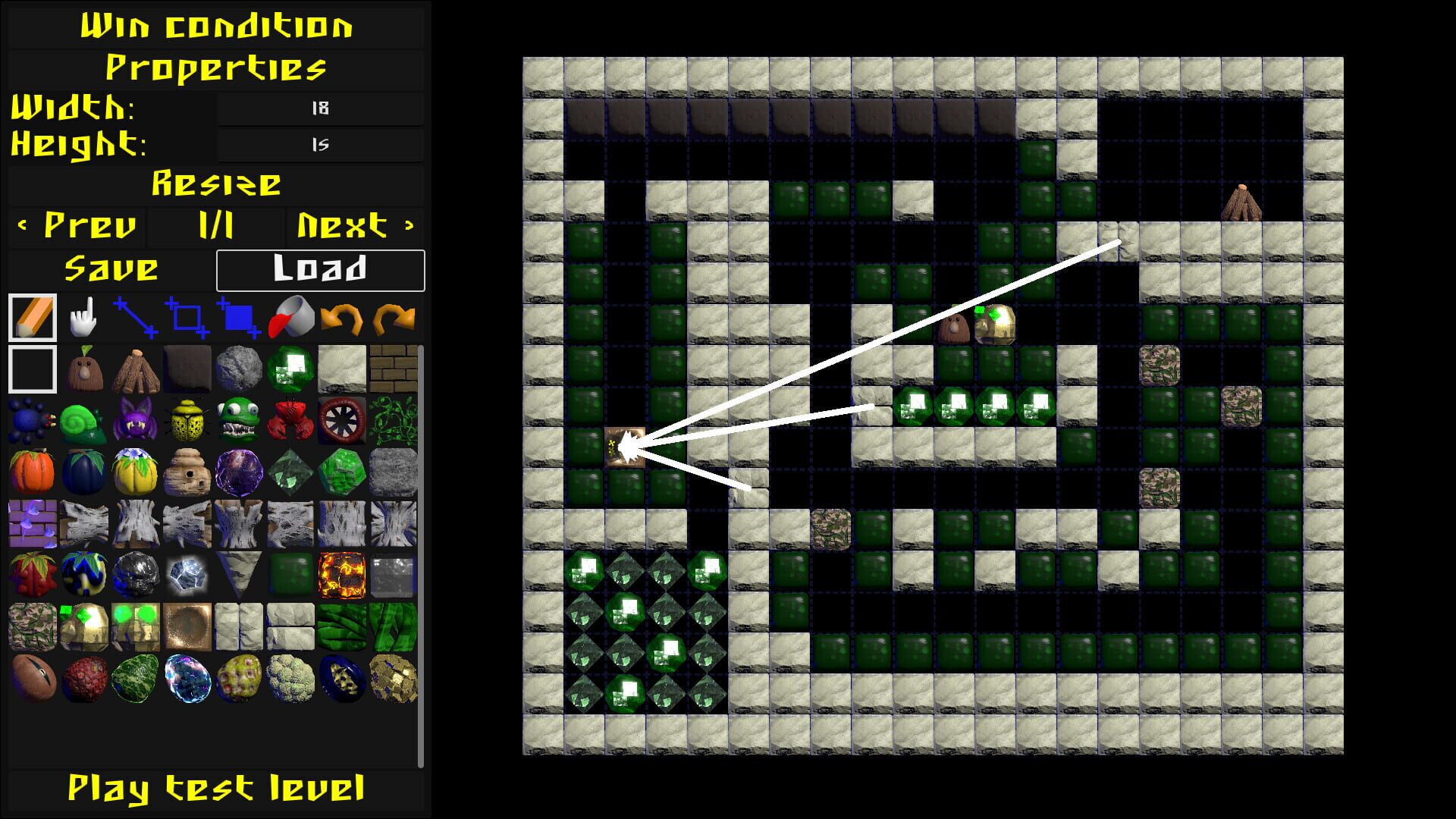The width and height of the screenshot is (1456, 819).
Task: Pick the Line drawing tool
Action: tap(135, 317)
